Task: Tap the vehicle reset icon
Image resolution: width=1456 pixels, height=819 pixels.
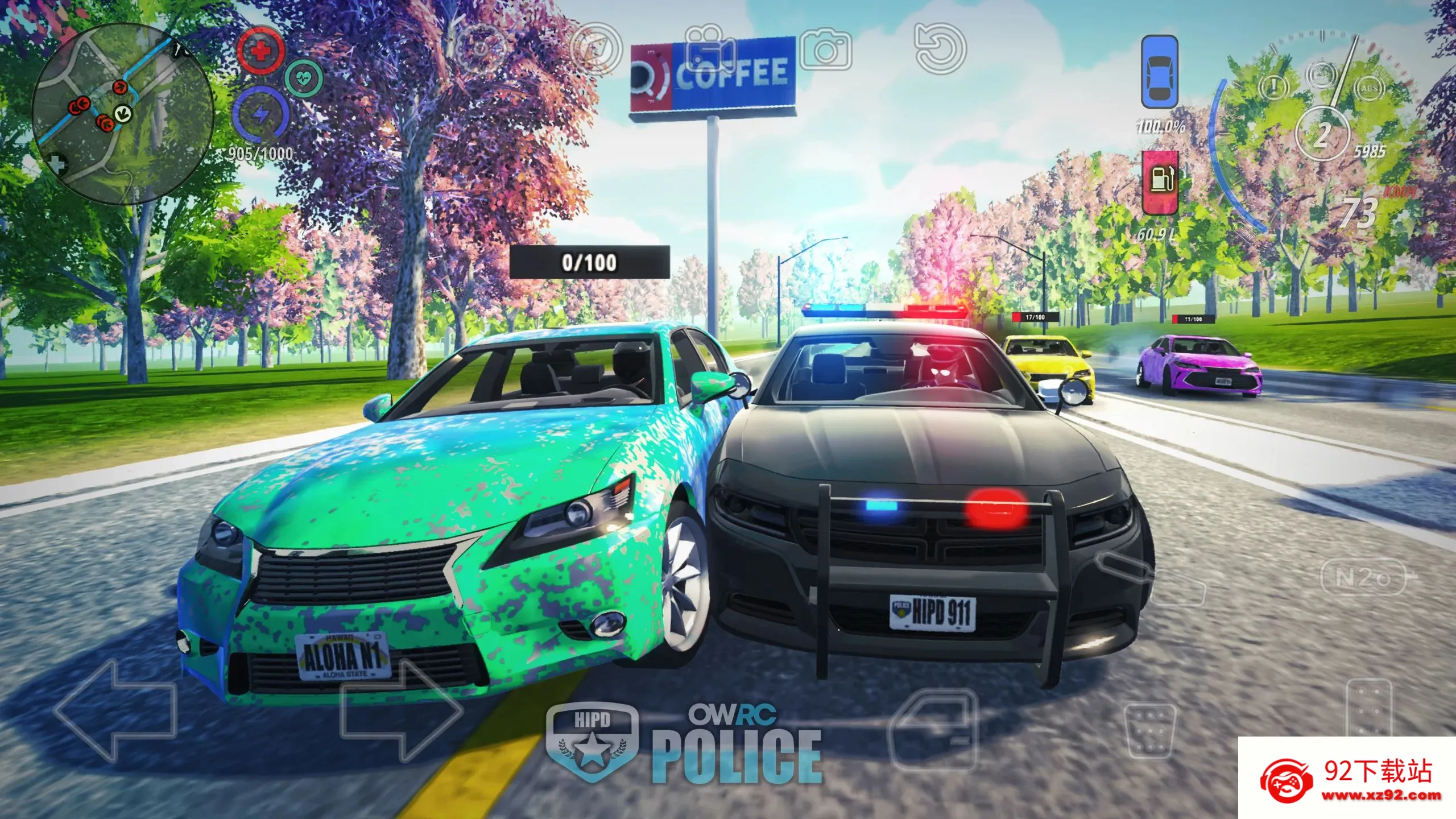Action: 941,48
